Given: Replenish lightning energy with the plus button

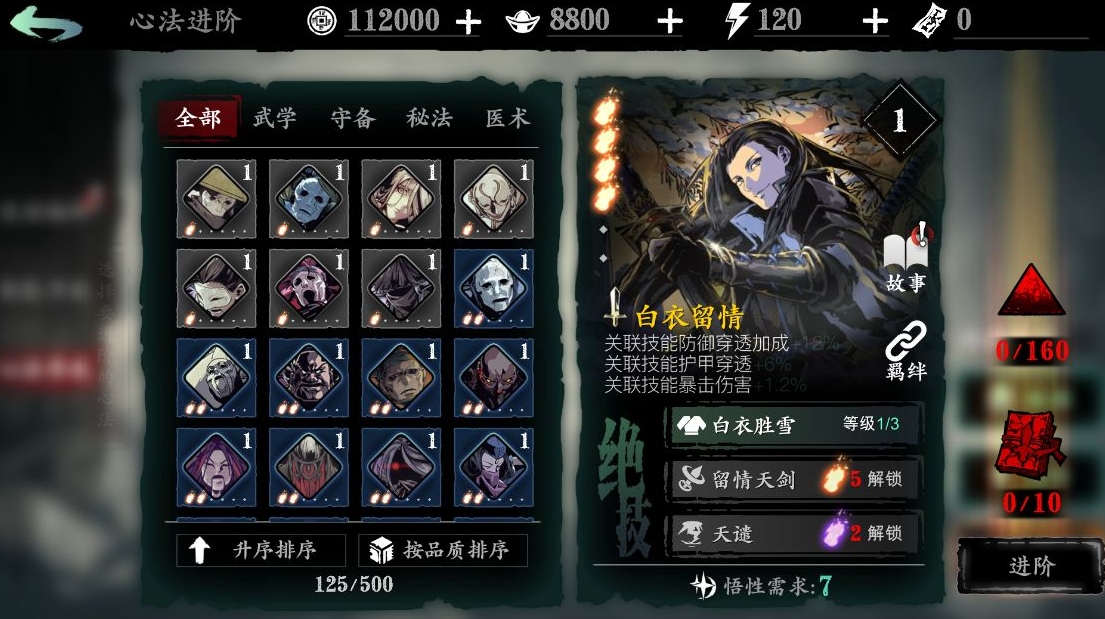Looking at the screenshot, I should [874, 22].
